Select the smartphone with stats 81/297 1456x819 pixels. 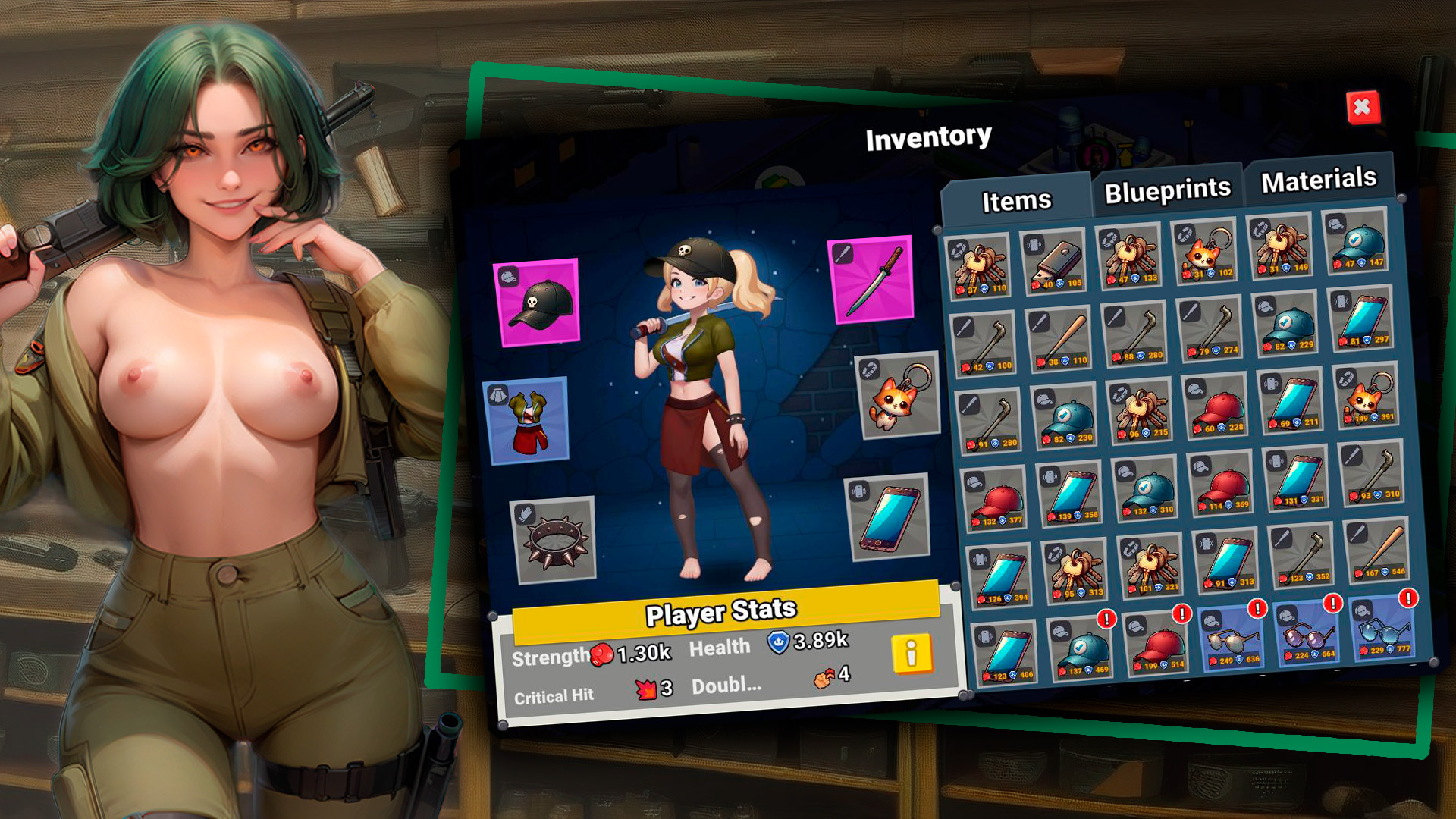pyautogui.click(x=1363, y=318)
